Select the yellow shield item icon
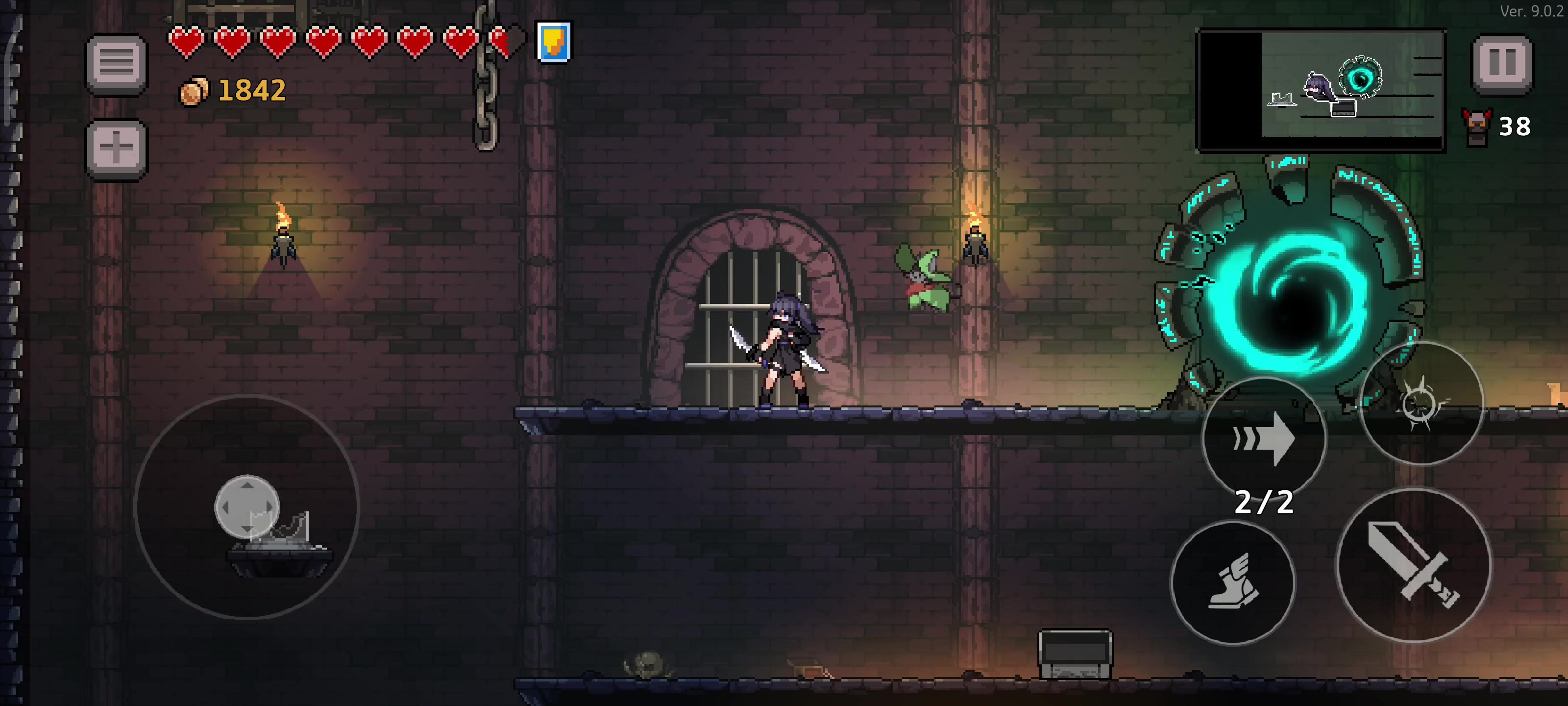This screenshot has width=1568, height=706. point(553,42)
